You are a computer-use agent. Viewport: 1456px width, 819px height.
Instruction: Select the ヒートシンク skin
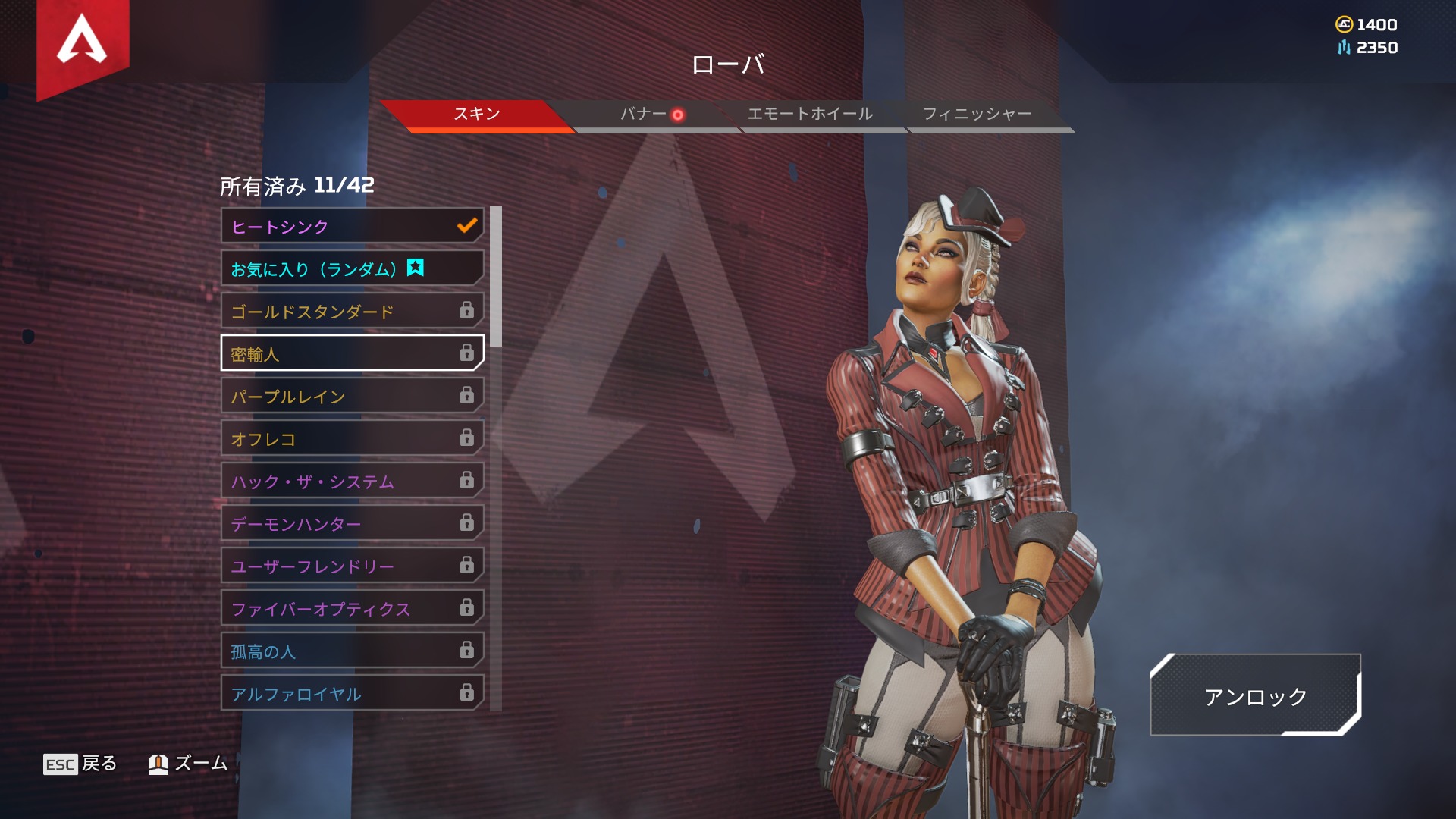pyautogui.click(x=352, y=227)
